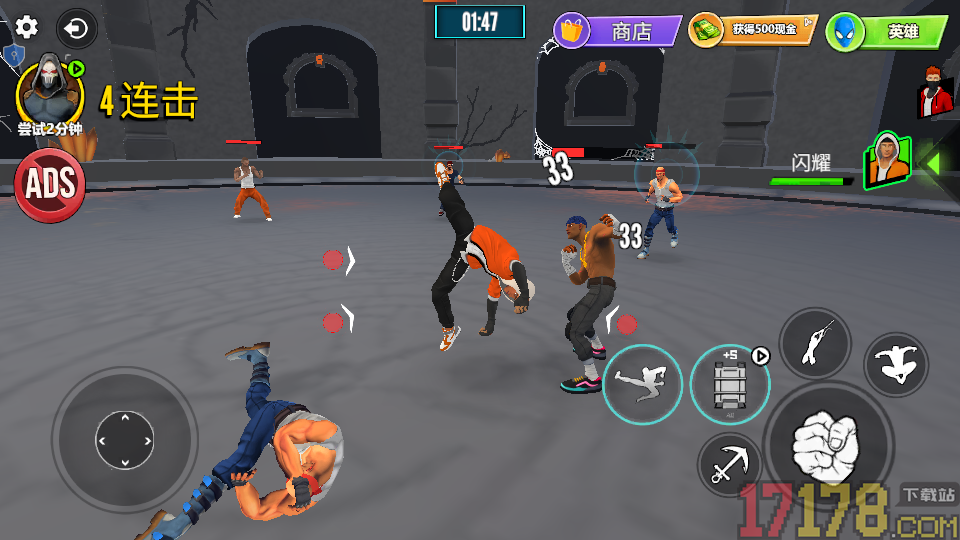Activate the flying kick attack

(642, 385)
